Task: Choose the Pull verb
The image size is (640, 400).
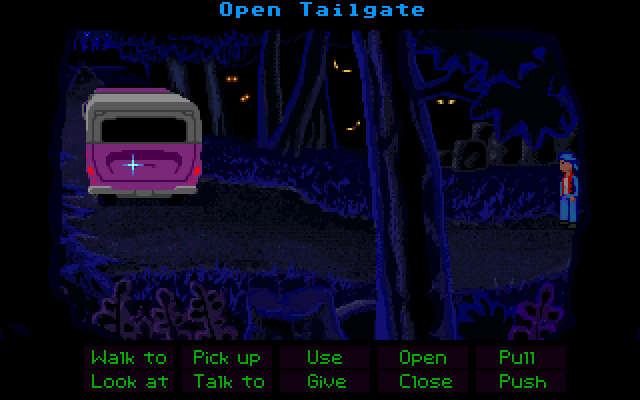Action: click(x=517, y=357)
